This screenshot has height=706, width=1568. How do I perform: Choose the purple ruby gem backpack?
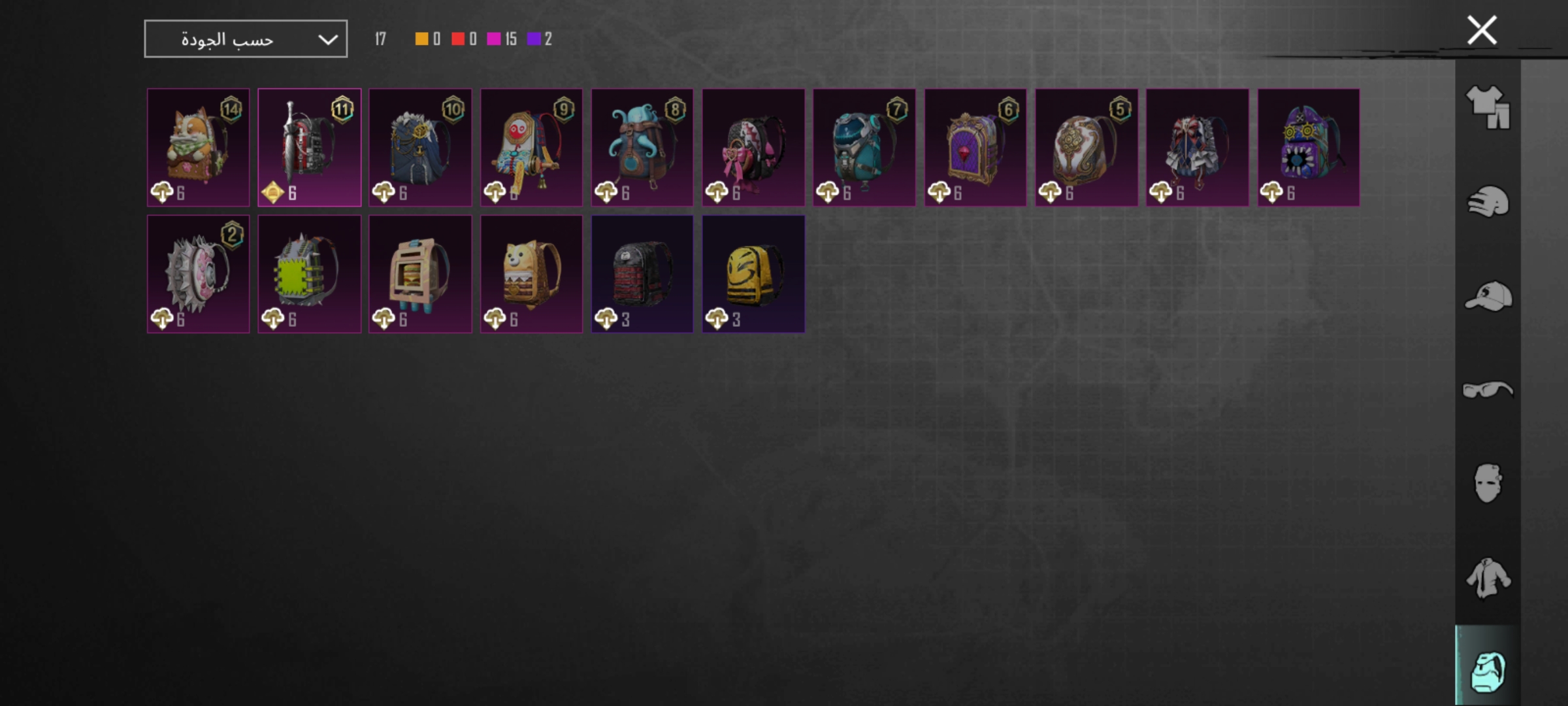tap(975, 147)
